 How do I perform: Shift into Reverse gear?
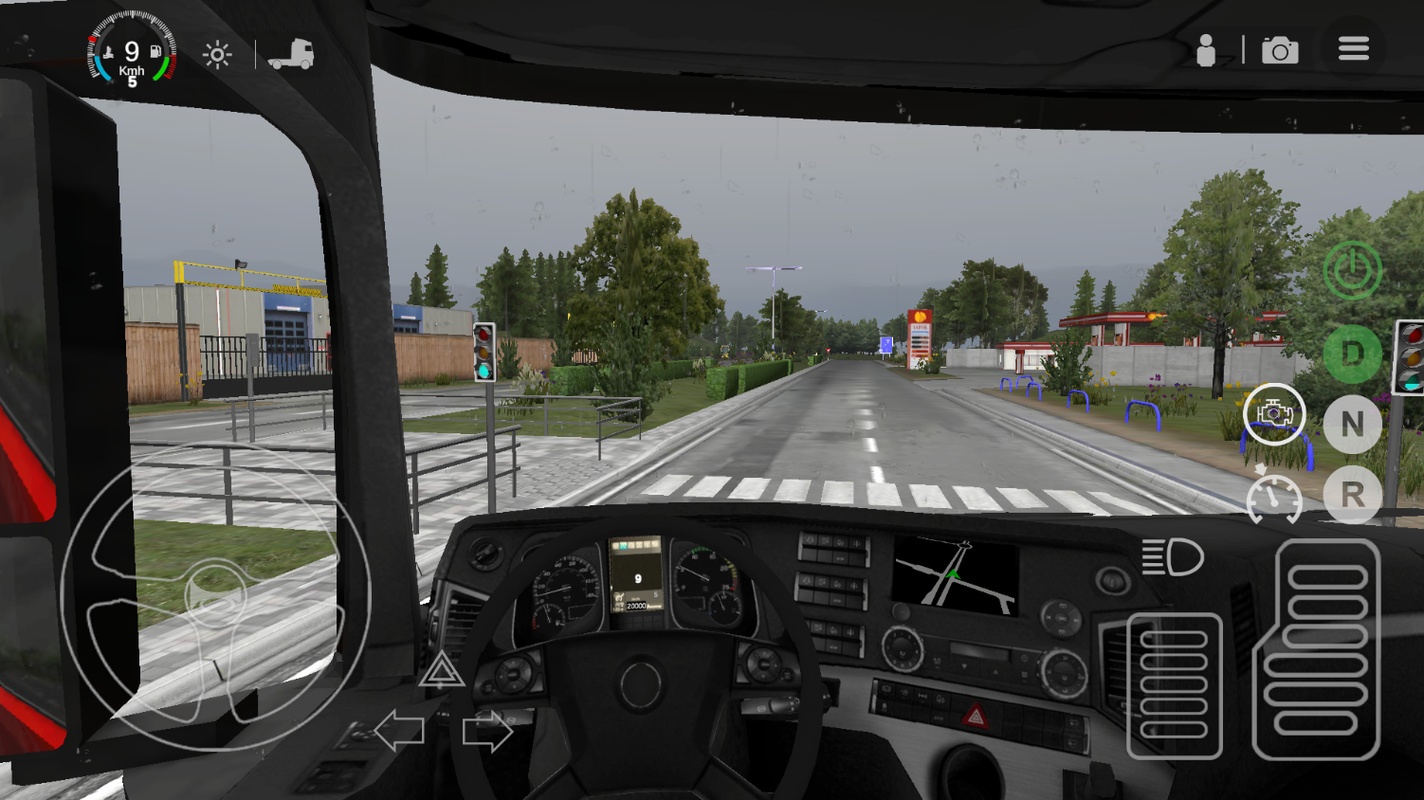1352,496
